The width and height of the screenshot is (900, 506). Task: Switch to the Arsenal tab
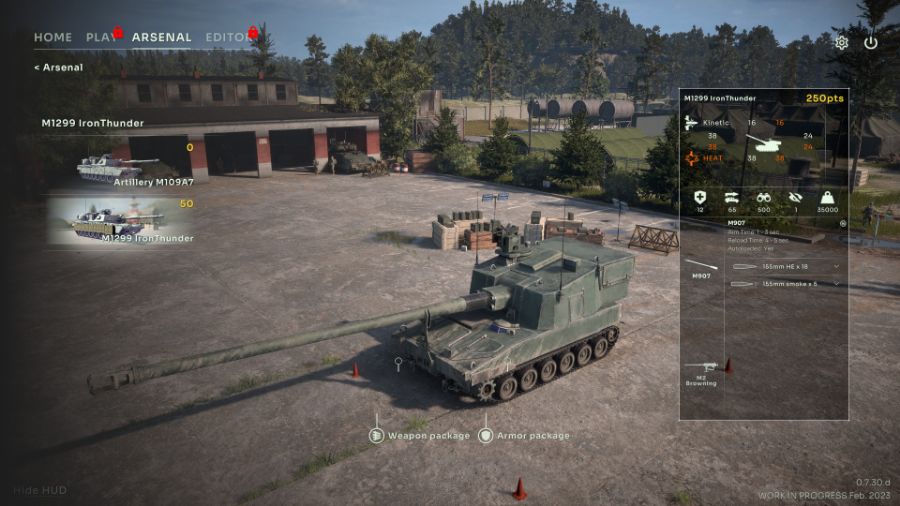coord(161,38)
